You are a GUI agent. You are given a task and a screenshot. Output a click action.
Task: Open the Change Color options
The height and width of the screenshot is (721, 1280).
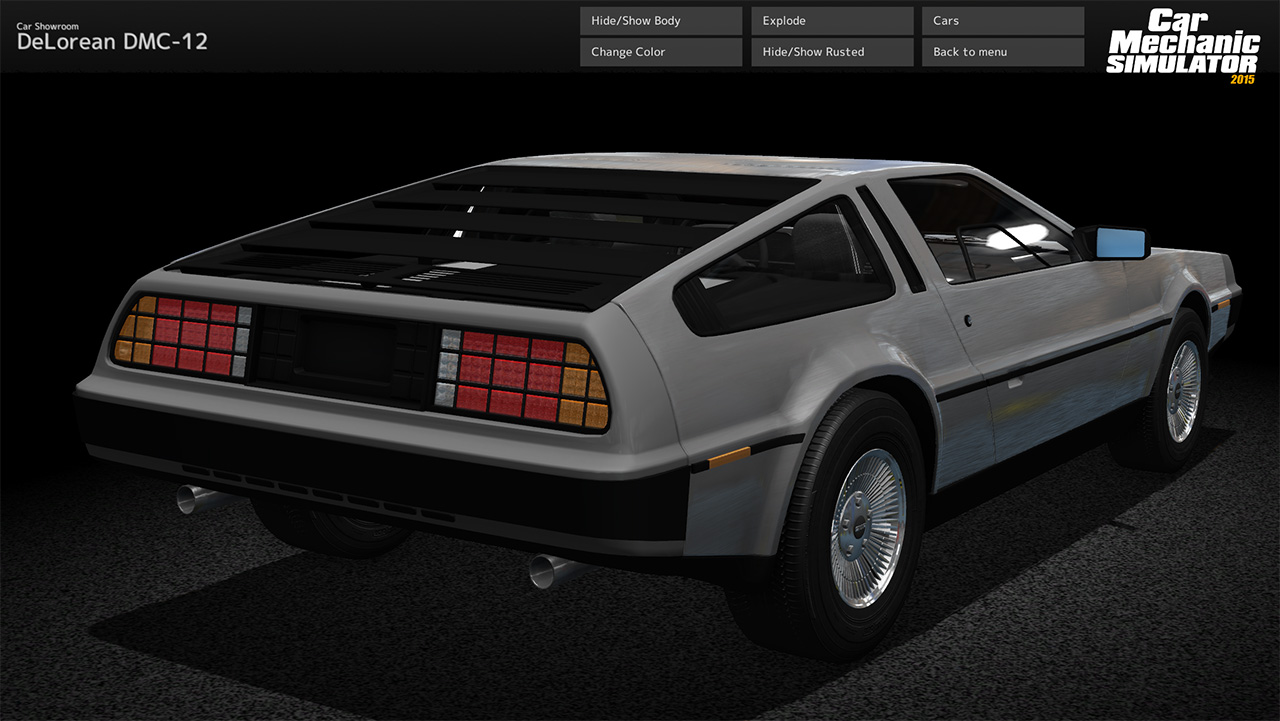(660, 51)
